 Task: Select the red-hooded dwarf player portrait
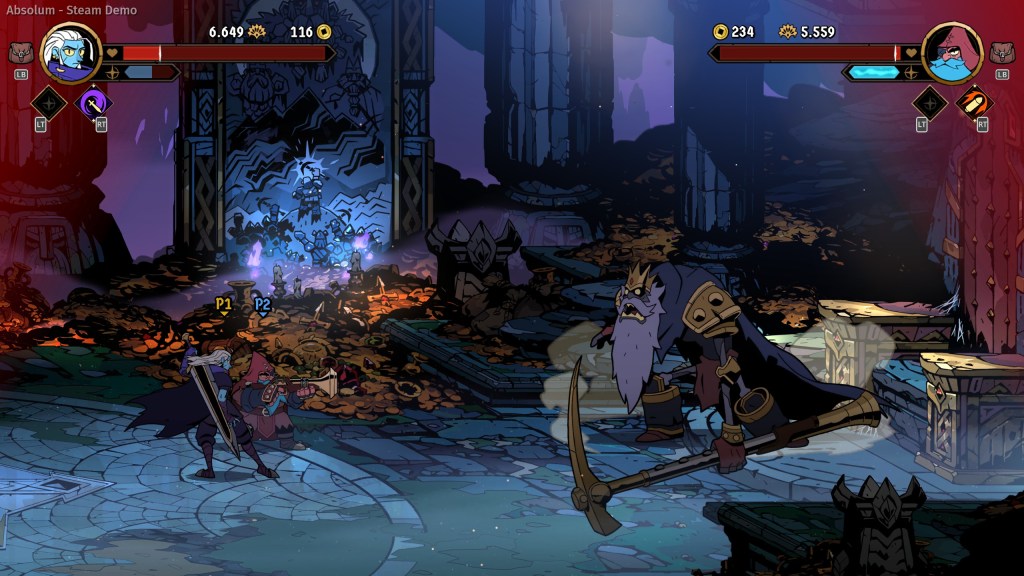click(951, 53)
